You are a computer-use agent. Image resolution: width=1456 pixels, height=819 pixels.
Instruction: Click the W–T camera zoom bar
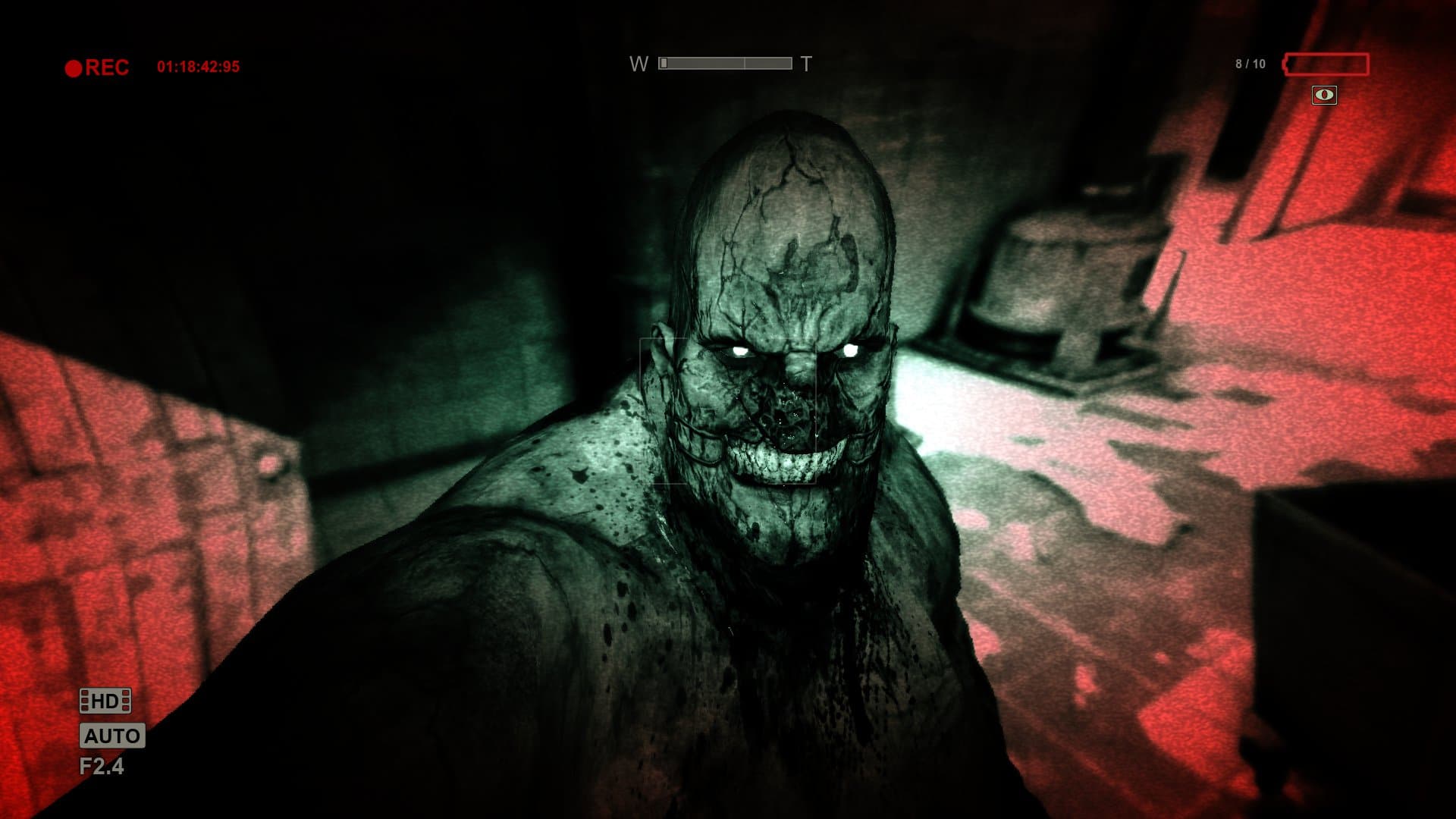pos(725,64)
